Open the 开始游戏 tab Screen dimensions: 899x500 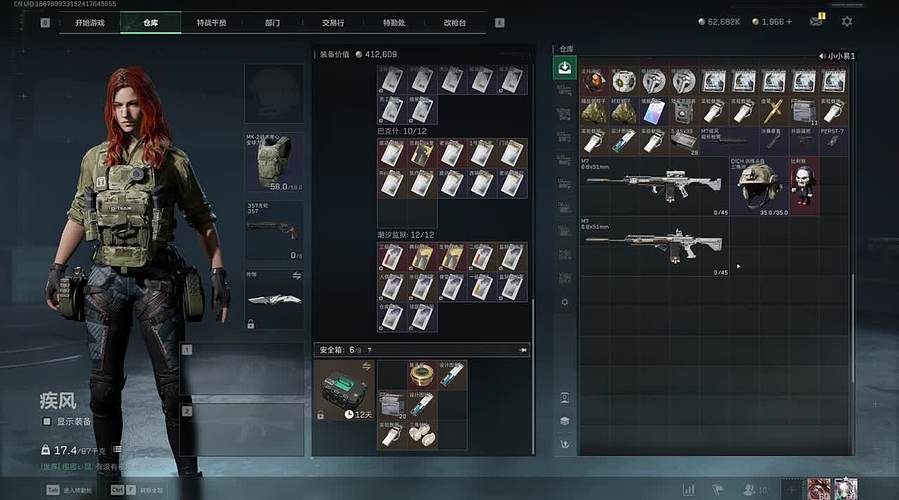[89, 22]
